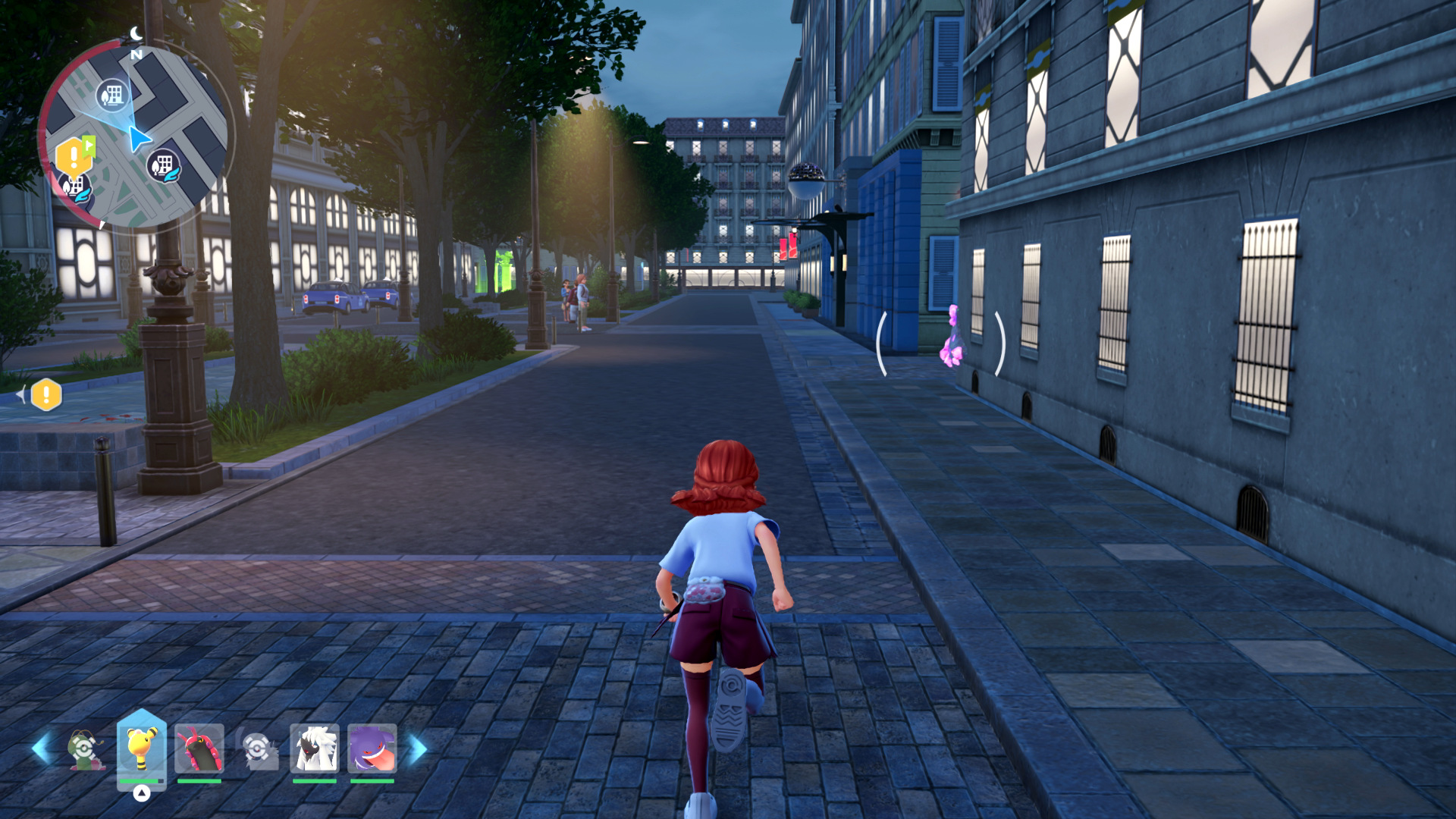Click the building marker without a feather
The width and height of the screenshot is (1456, 819).
coord(113,96)
